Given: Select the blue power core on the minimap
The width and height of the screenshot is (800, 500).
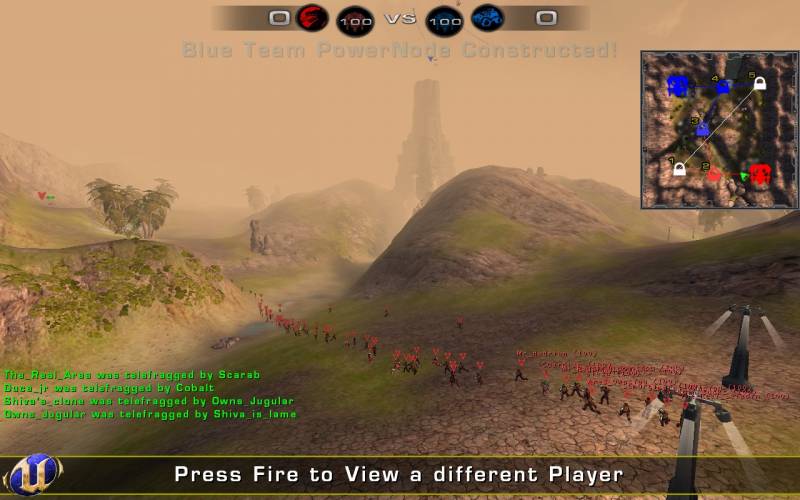Looking at the screenshot, I should click(x=678, y=86).
